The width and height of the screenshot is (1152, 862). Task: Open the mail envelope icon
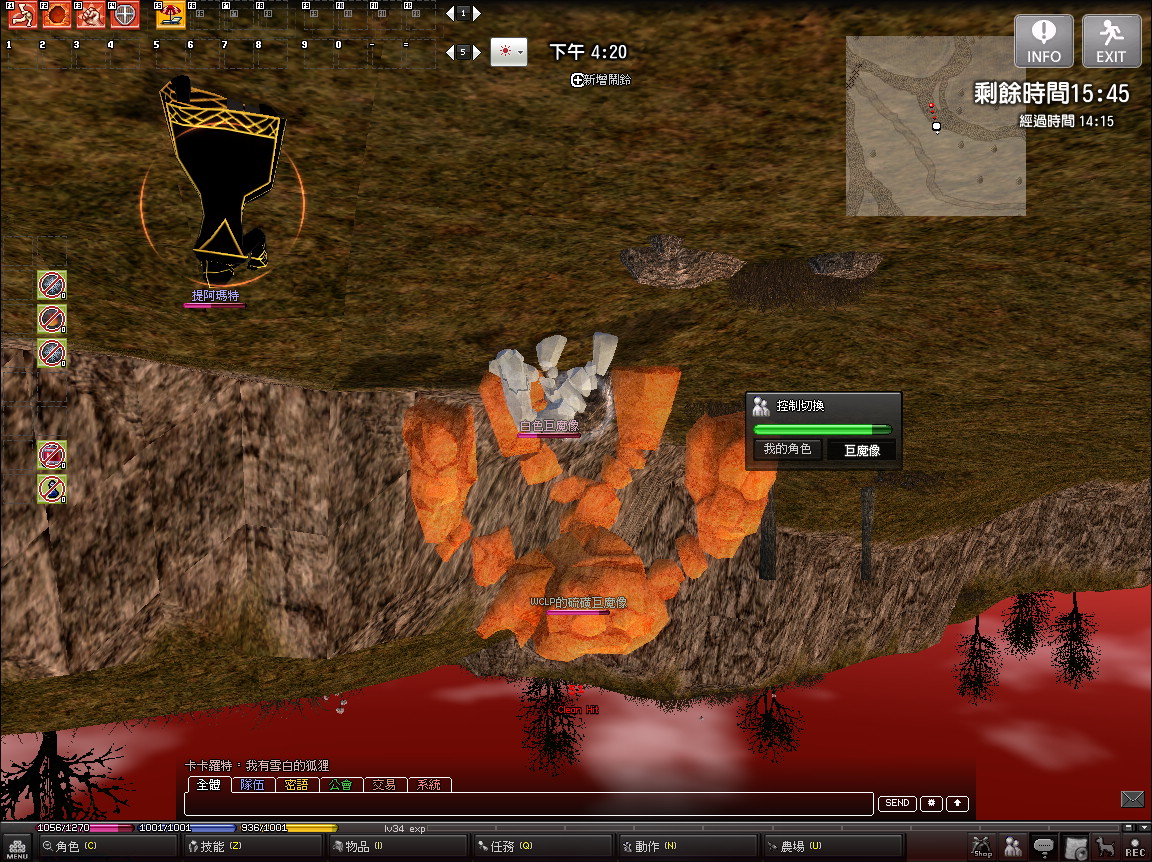[1132, 798]
